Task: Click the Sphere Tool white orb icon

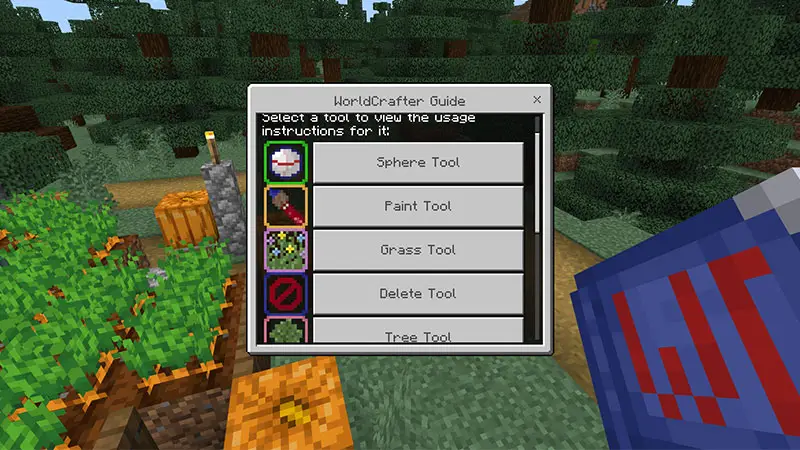Action: point(286,162)
